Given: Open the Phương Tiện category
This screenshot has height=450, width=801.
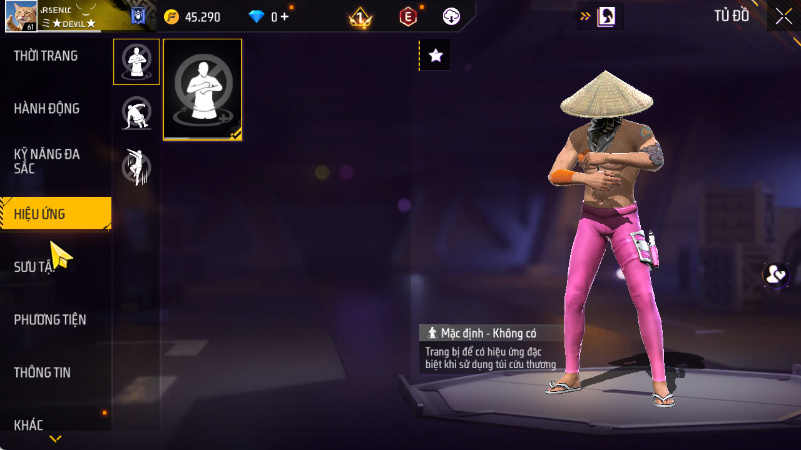Looking at the screenshot, I should click(50, 320).
